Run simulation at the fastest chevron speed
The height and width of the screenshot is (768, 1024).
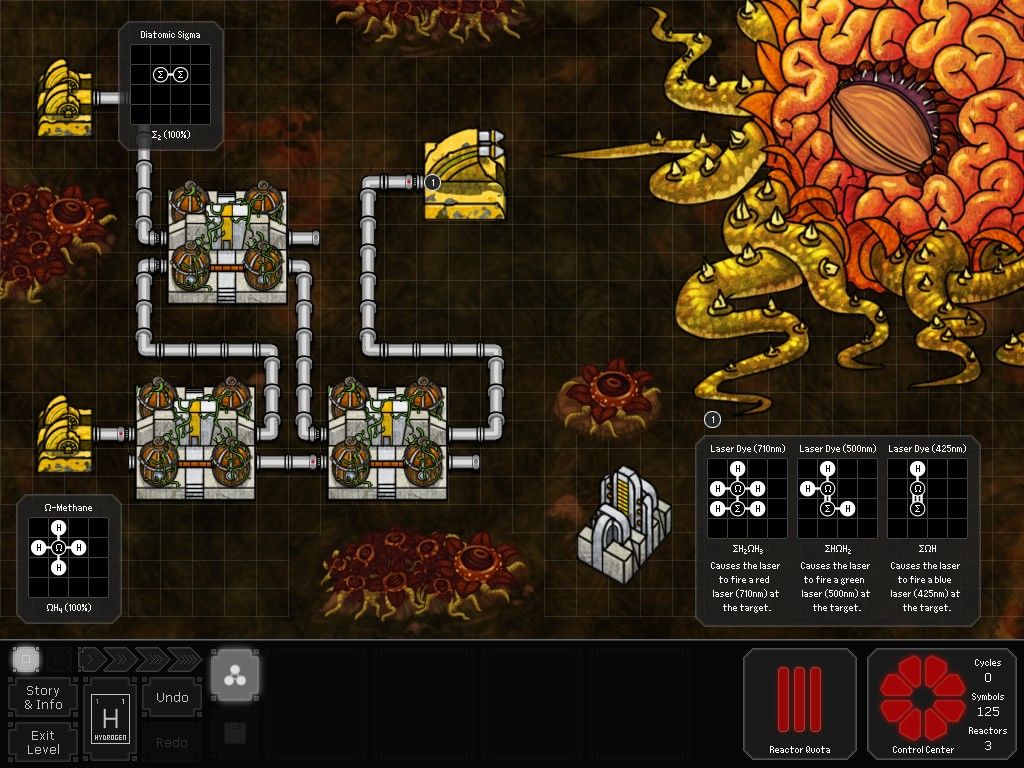183,659
